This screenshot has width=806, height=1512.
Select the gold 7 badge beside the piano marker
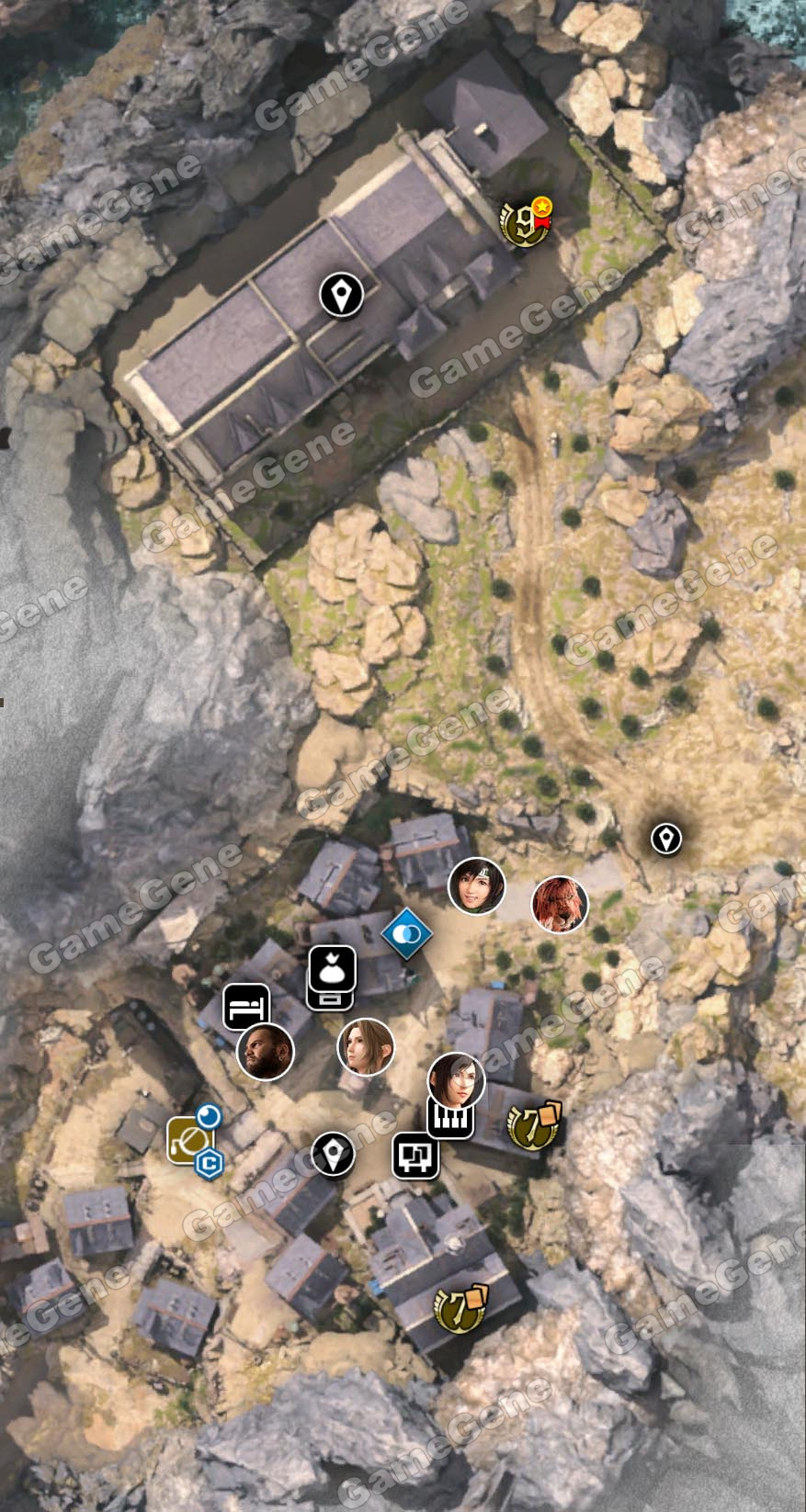click(533, 1125)
